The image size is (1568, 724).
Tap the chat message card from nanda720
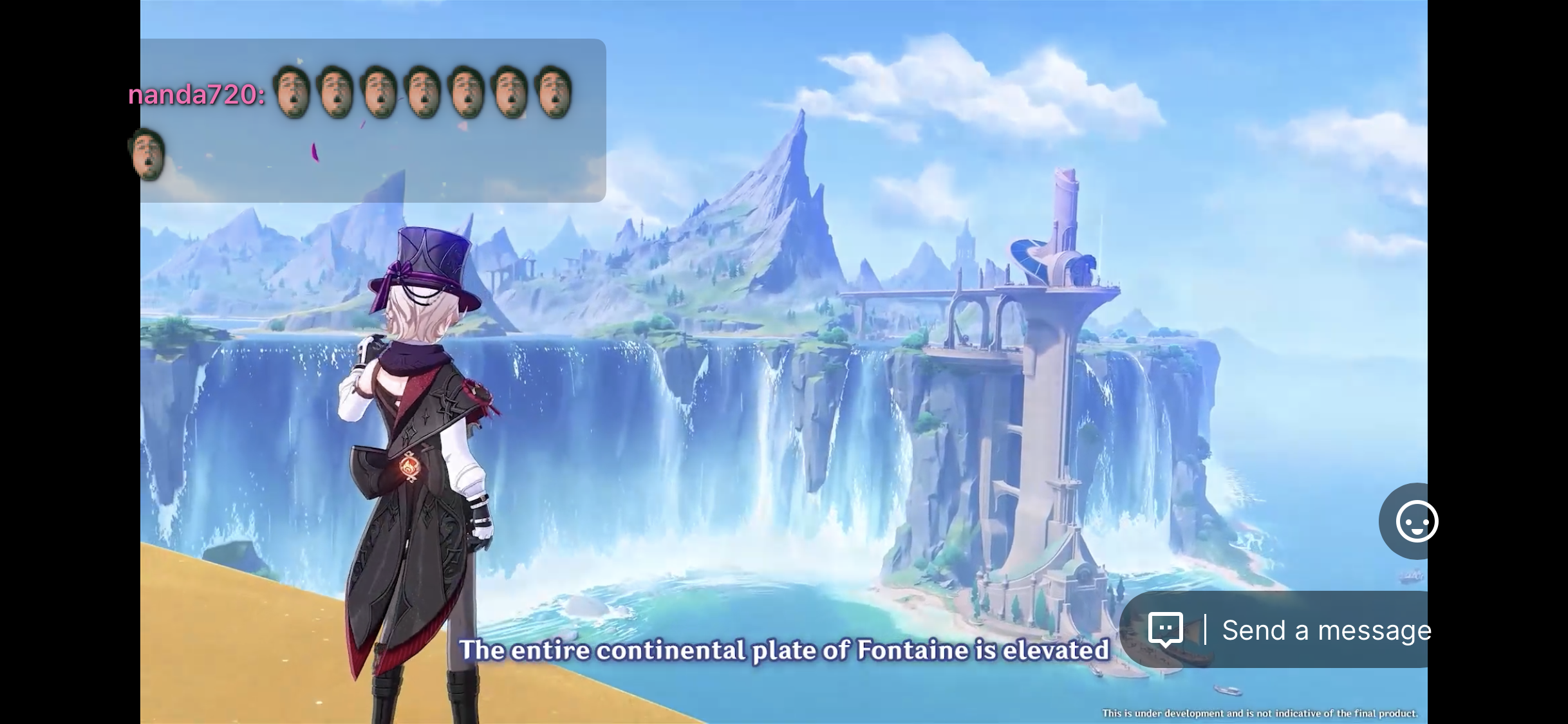tap(372, 119)
